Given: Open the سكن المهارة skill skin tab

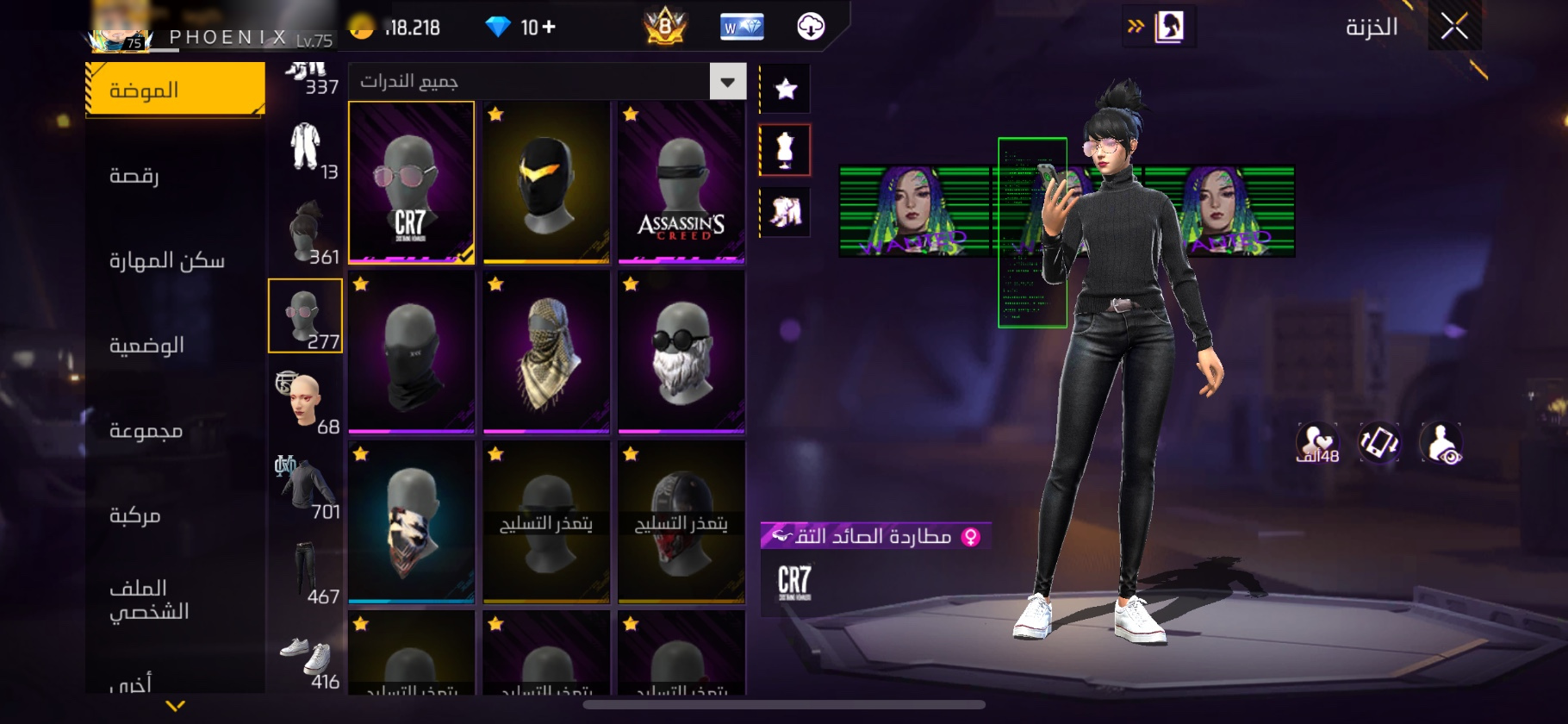Looking at the screenshot, I should coord(166,260).
